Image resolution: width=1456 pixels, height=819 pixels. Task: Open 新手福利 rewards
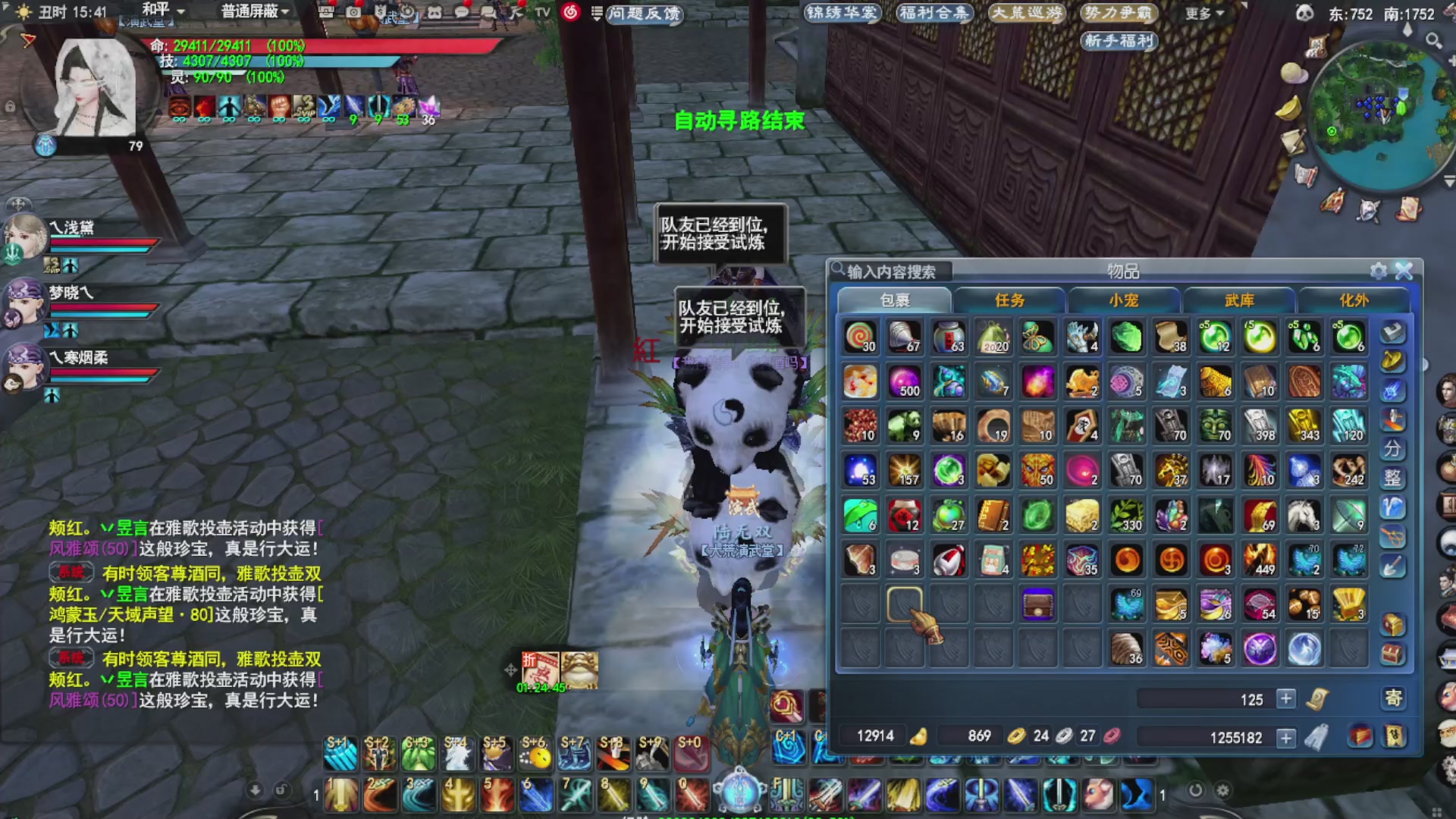(x=1119, y=40)
